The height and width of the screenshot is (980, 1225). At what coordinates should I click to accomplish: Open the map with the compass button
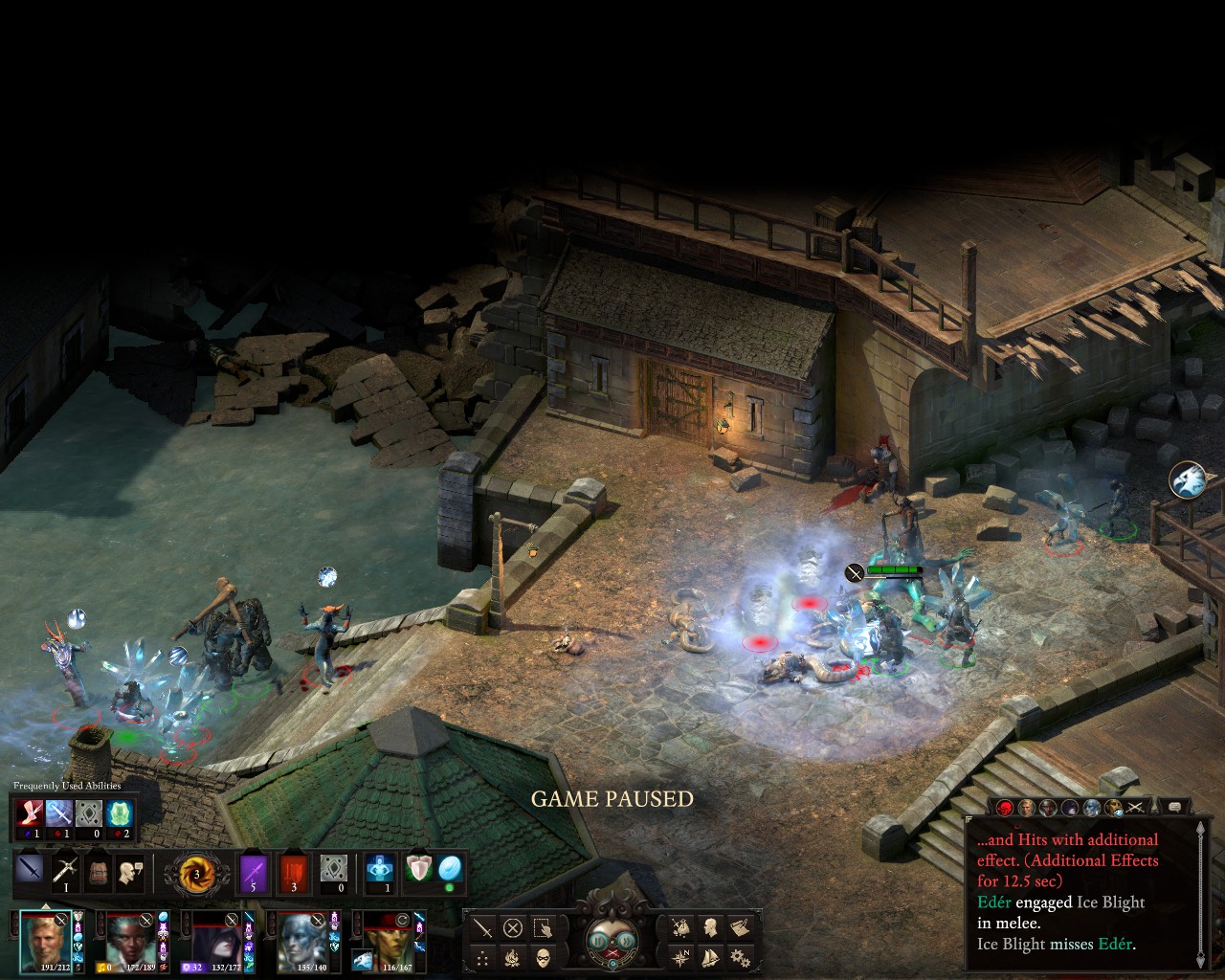[x=680, y=956]
